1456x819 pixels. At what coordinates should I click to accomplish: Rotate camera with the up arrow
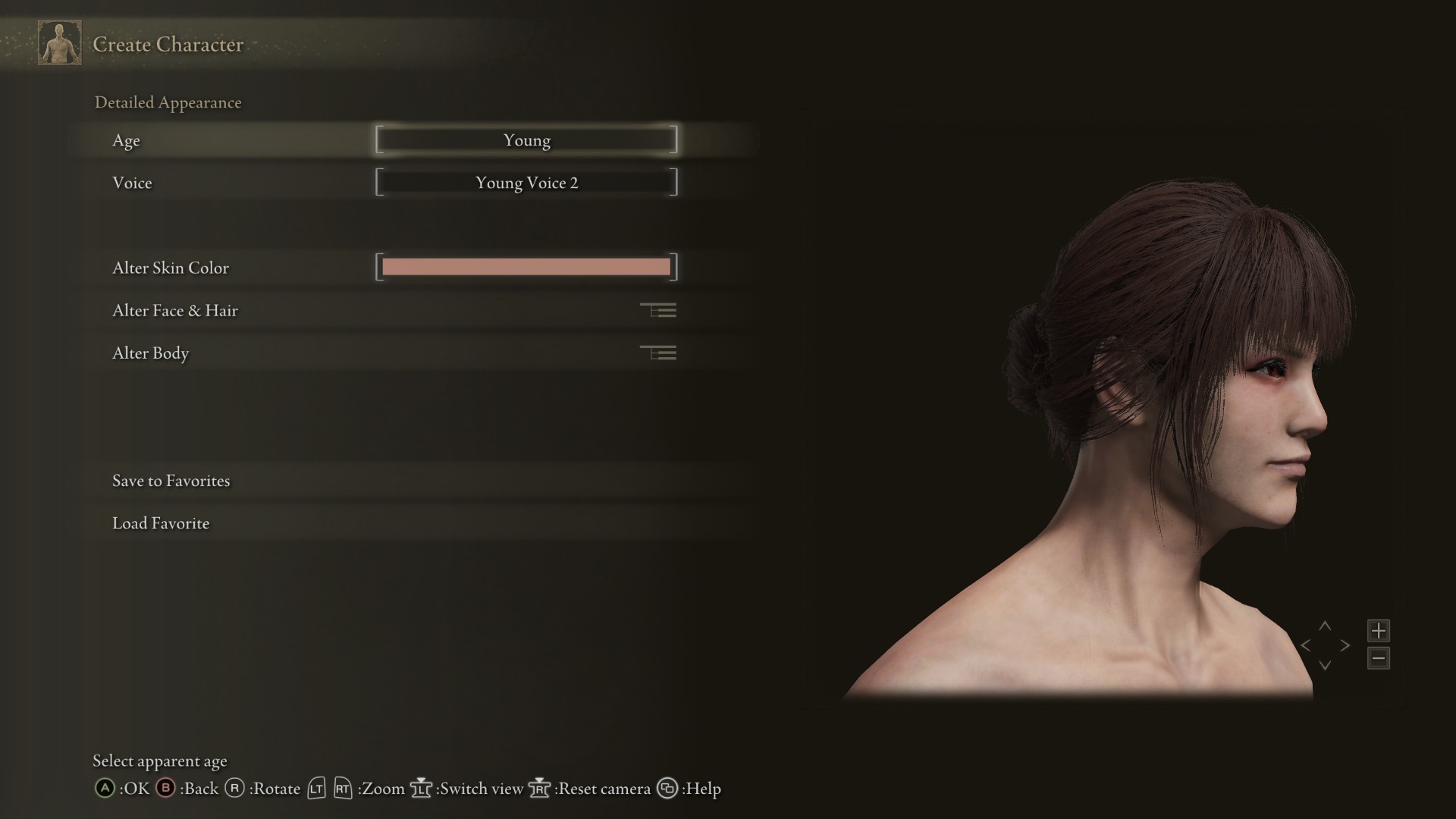[x=1325, y=626]
